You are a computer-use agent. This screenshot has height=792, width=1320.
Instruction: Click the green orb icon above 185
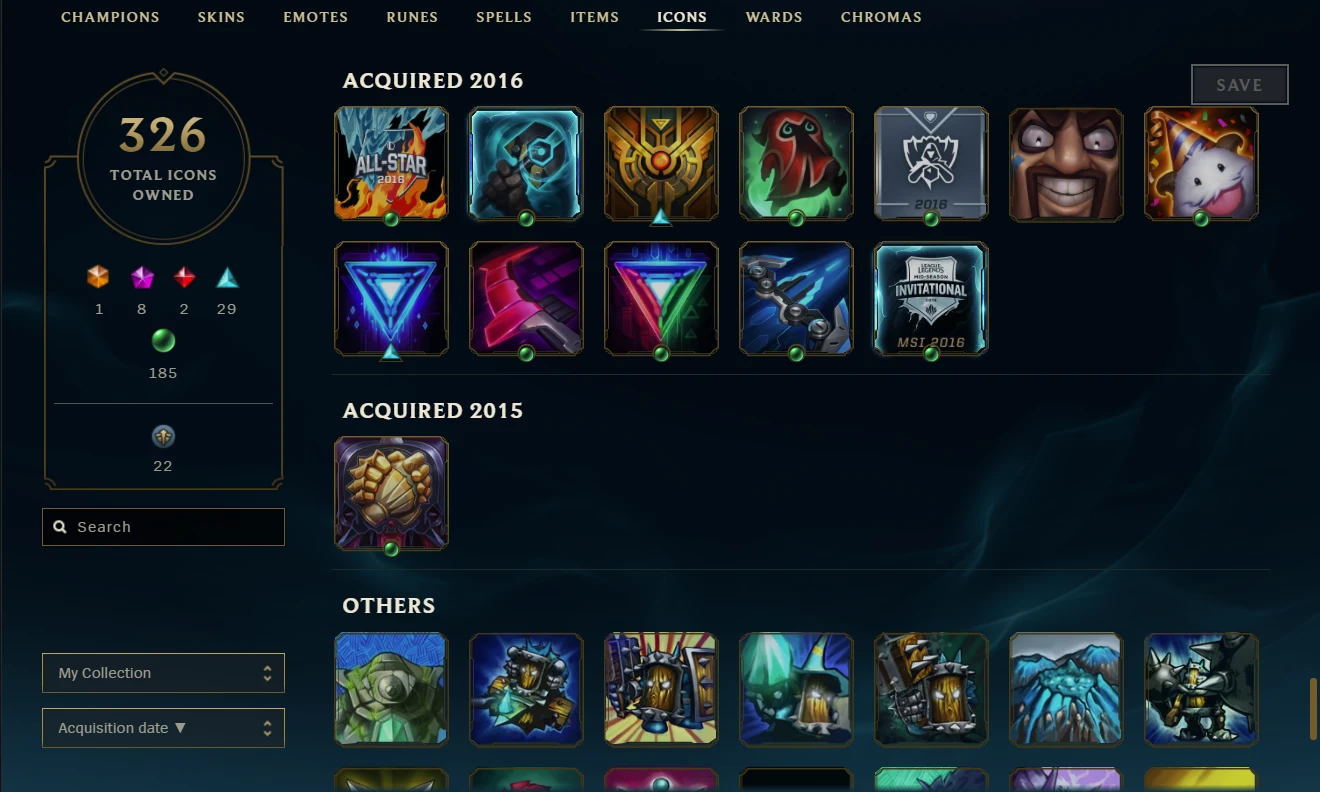click(162, 341)
